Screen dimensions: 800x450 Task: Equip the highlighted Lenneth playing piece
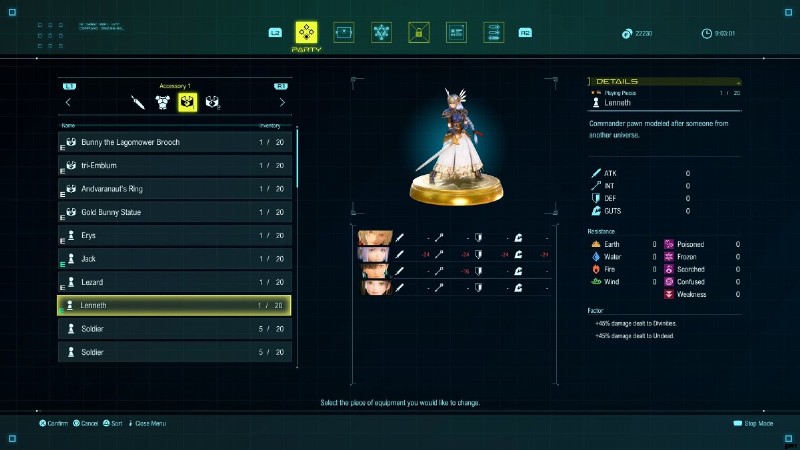pyautogui.click(x=175, y=305)
